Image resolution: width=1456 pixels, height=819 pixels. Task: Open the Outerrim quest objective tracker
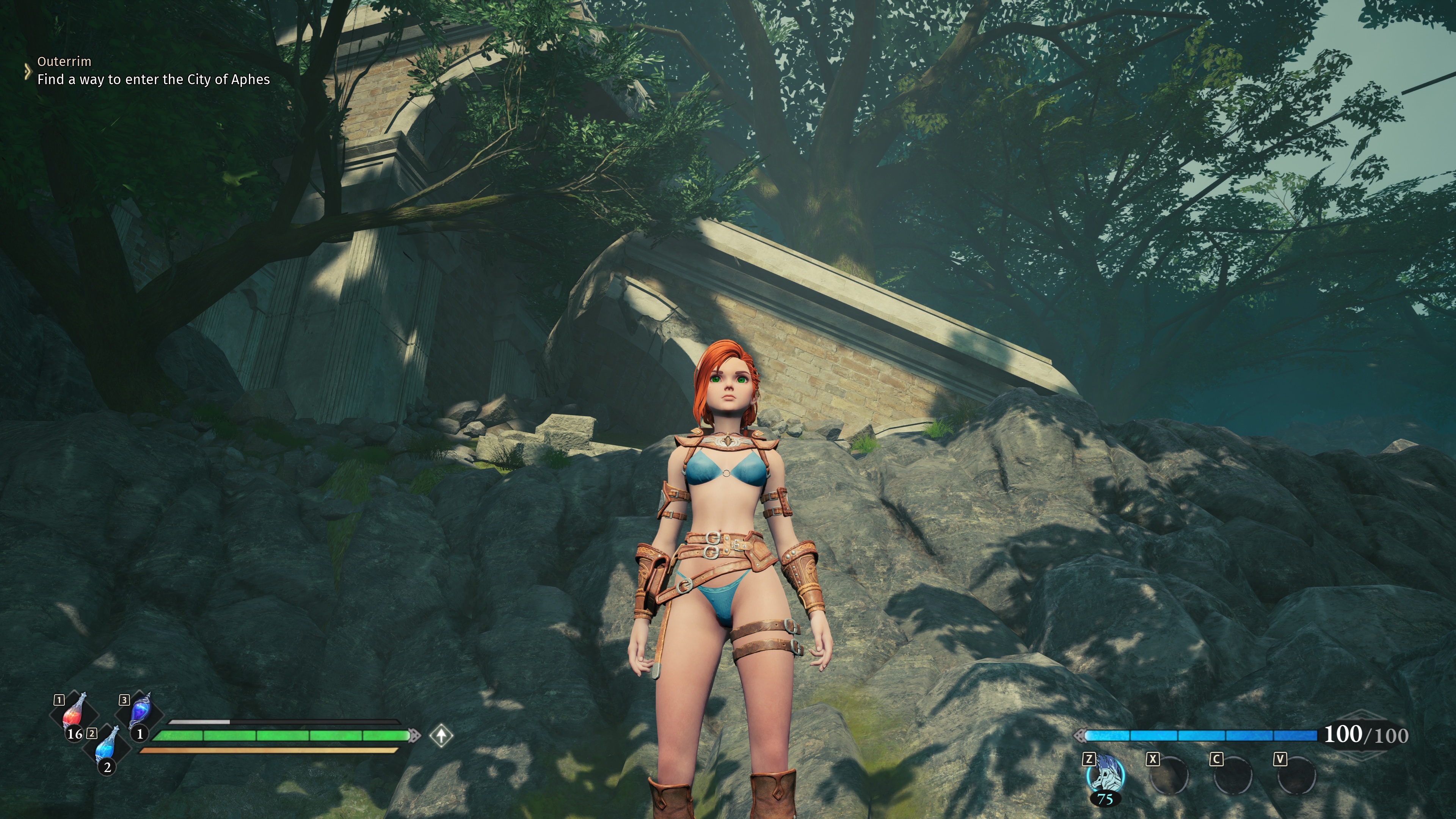pyautogui.click(x=152, y=71)
